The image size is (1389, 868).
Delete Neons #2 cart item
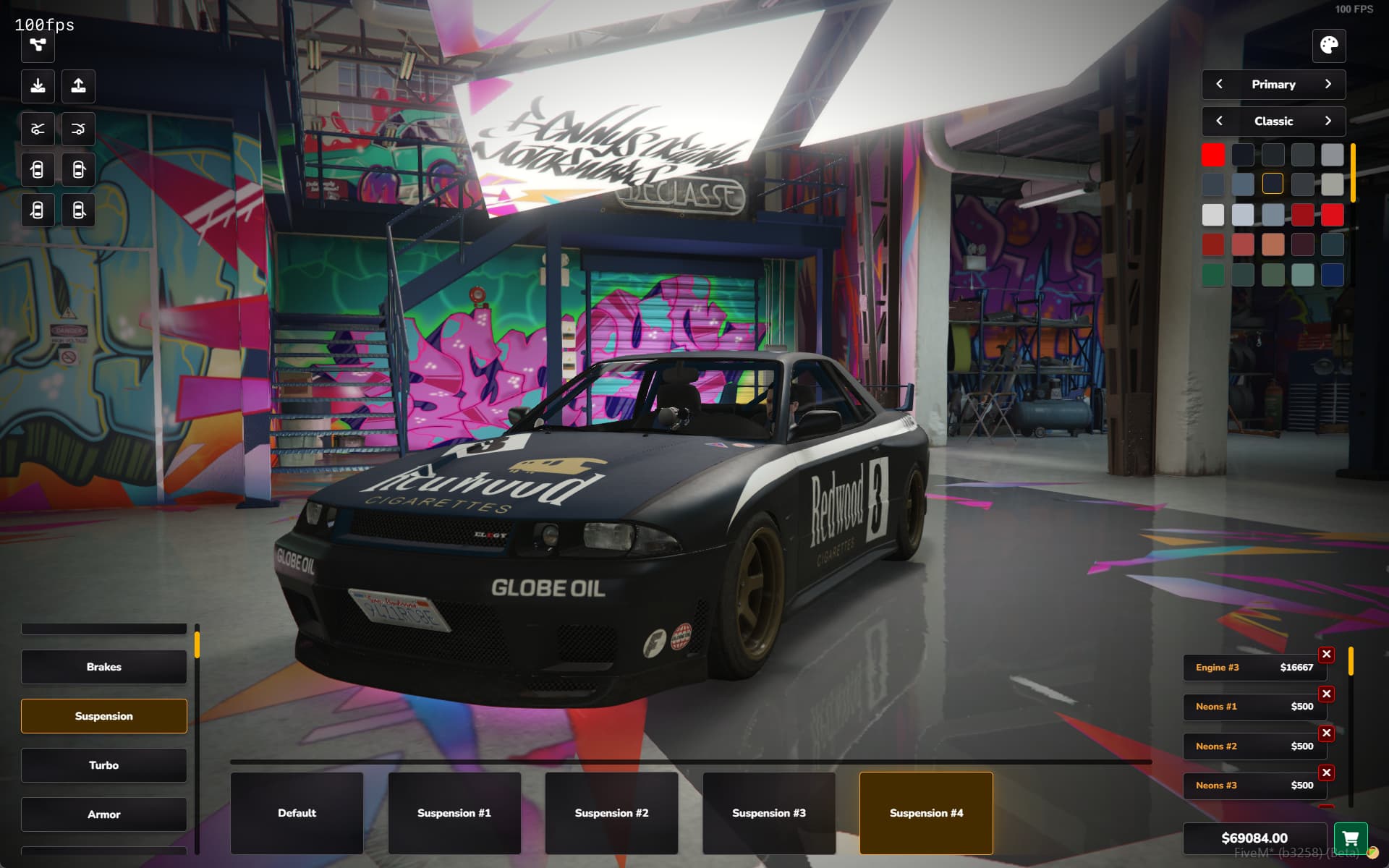1326,733
